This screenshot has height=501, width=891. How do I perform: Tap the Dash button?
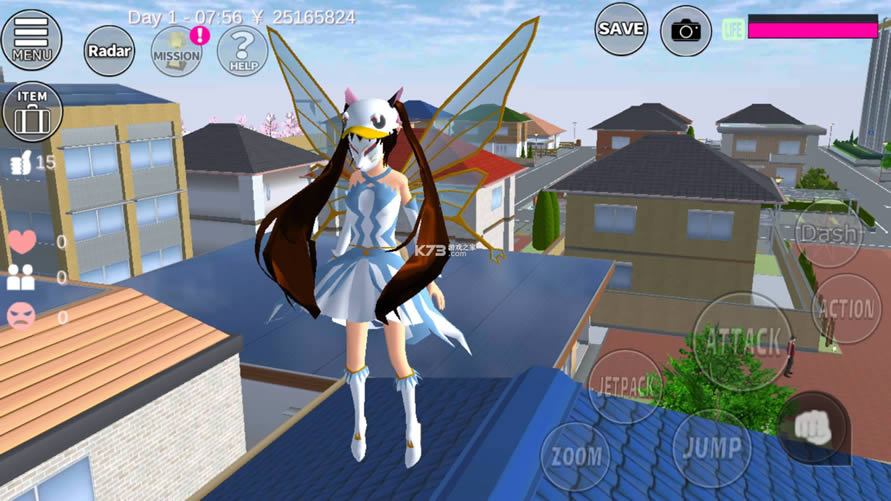(x=829, y=234)
